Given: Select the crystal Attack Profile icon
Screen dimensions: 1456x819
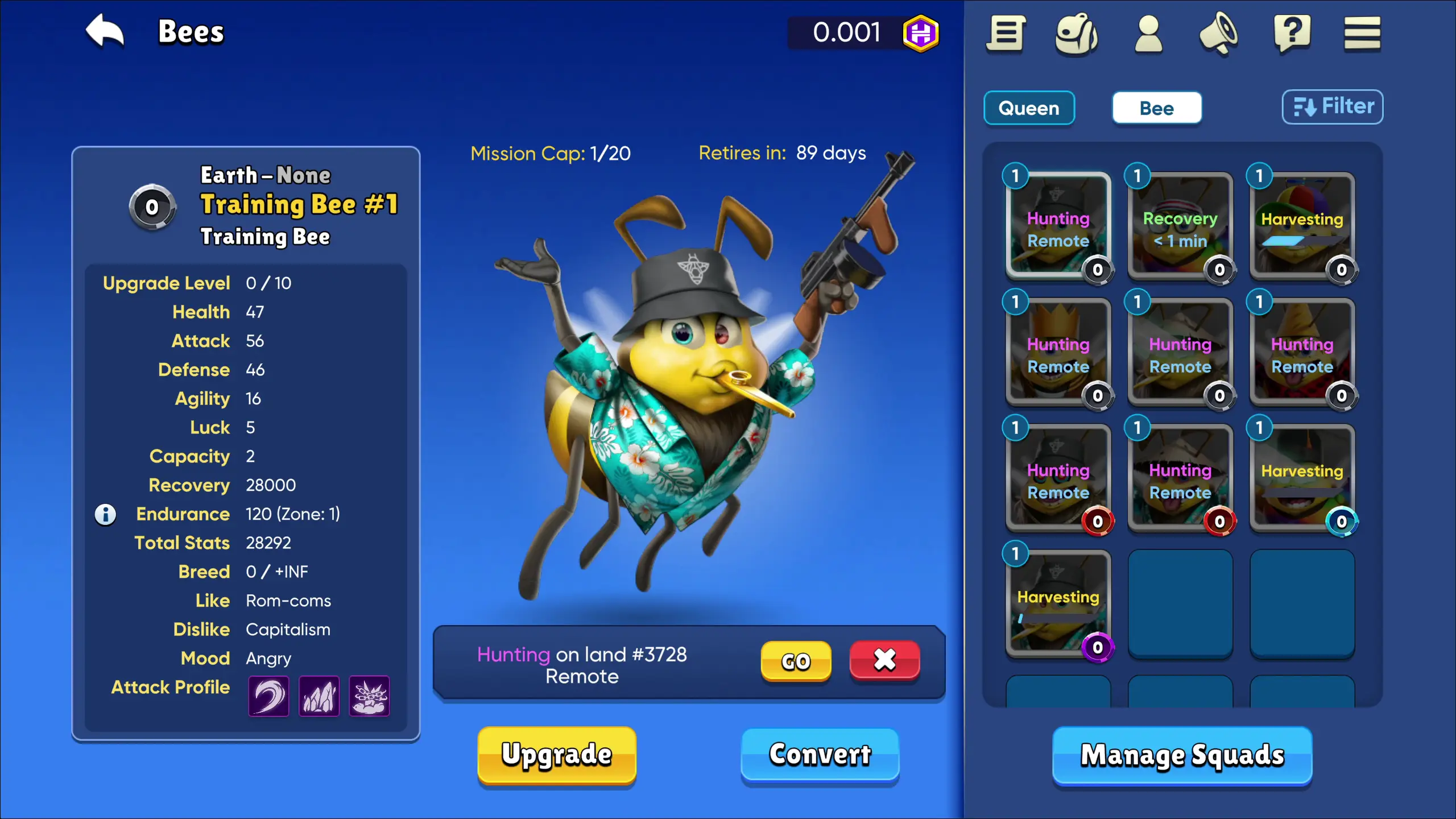Looking at the screenshot, I should click(319, 696).
